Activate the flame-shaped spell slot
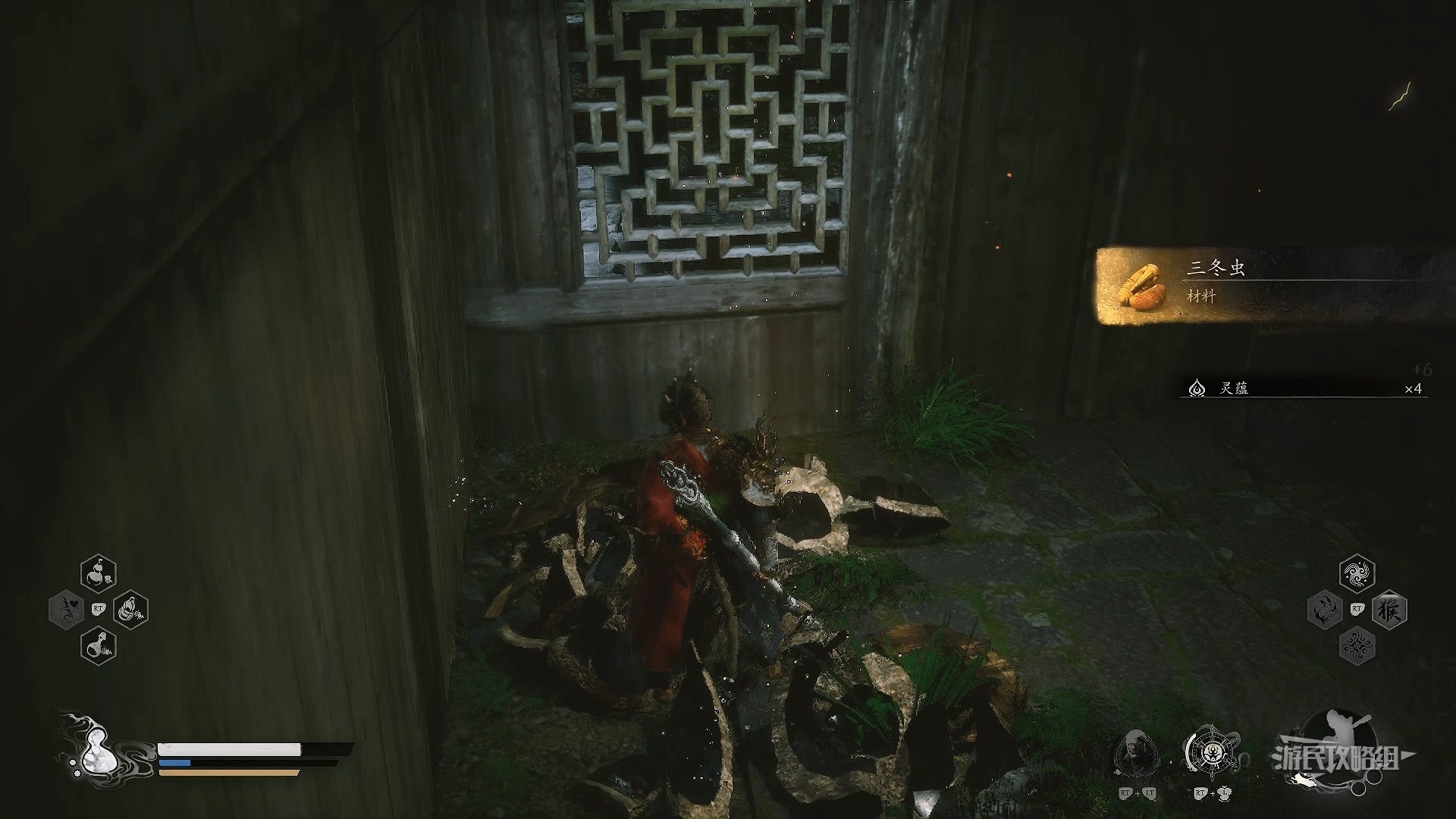This screenshot has width=1456, height=819. pyautogui.click(x=1326, y=610)
